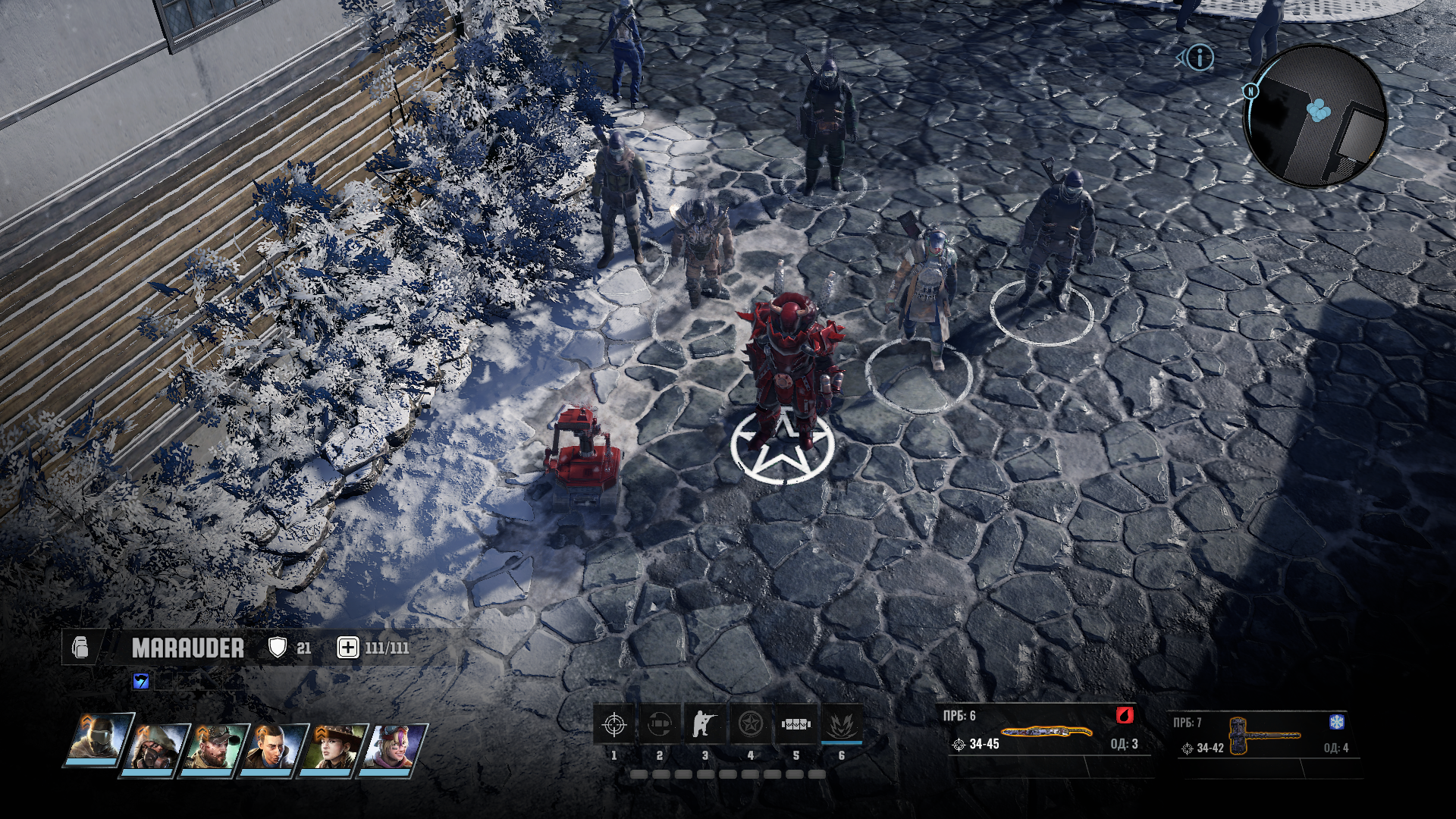Activate the flame burst ability

pyautogui.click(x=841, y=725)
